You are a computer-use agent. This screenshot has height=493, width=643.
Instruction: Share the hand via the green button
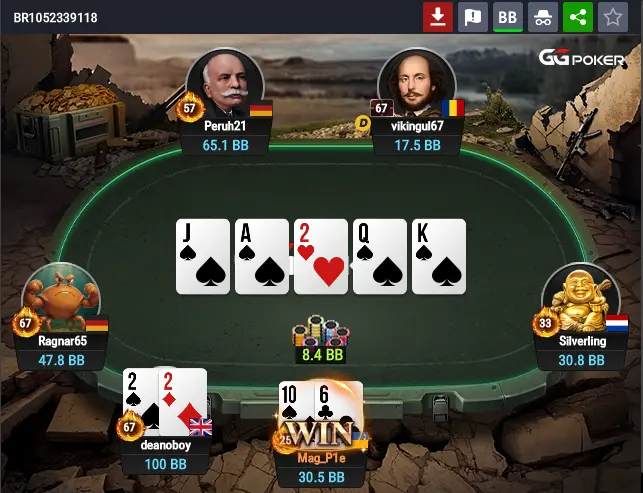point(576,17)
